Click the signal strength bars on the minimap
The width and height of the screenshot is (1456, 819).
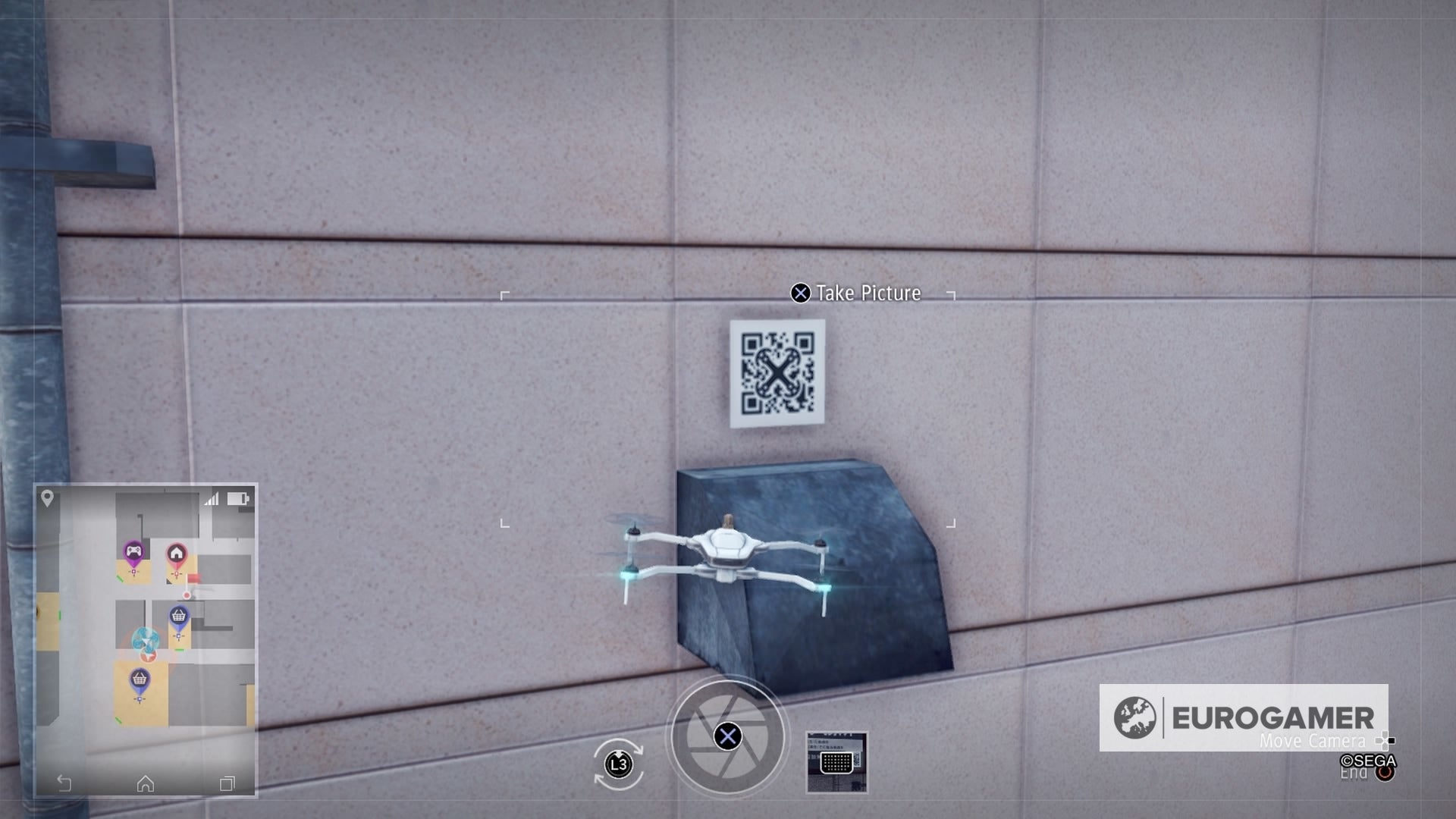pos(212,498)
